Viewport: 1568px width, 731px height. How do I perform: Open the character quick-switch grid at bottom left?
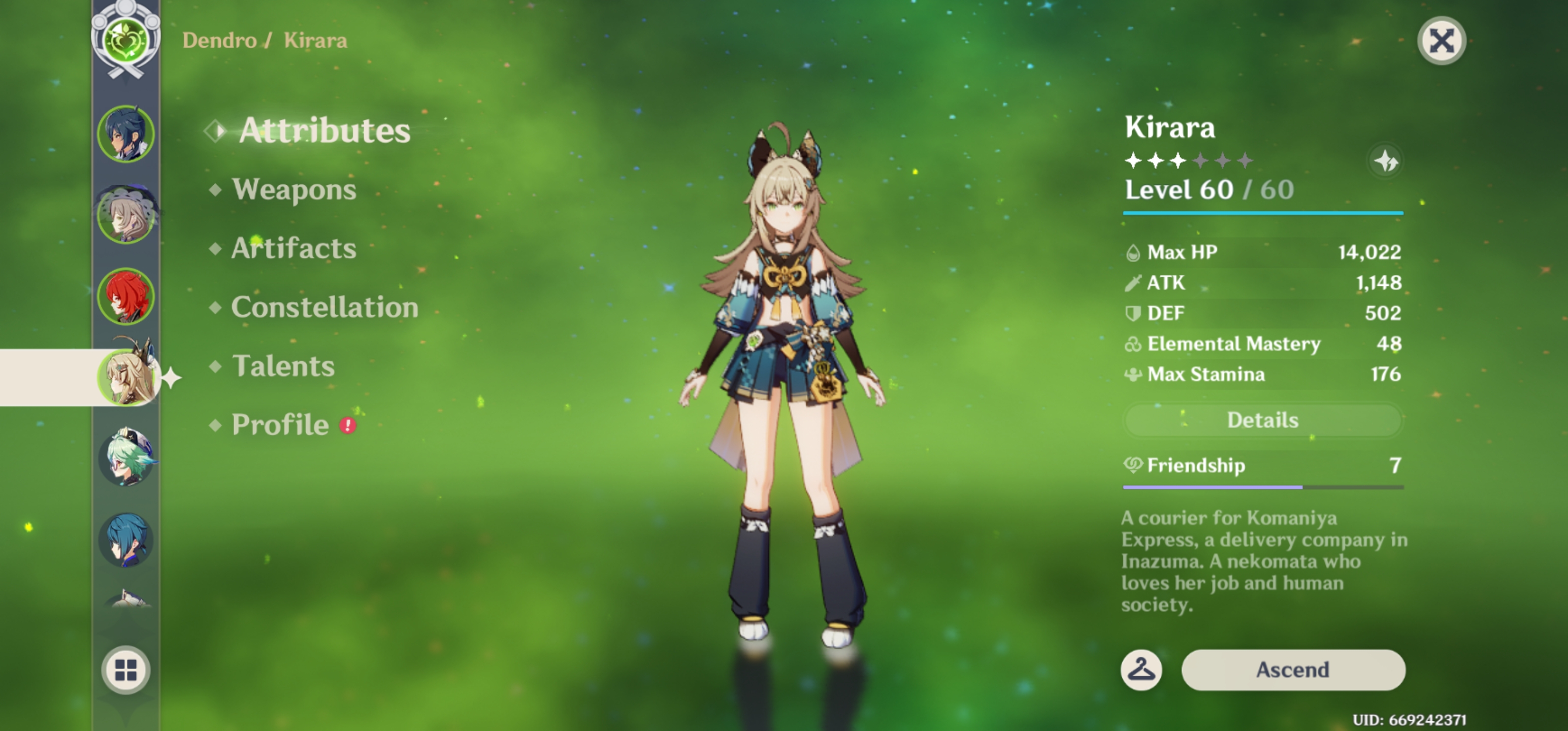pos(125,670)
